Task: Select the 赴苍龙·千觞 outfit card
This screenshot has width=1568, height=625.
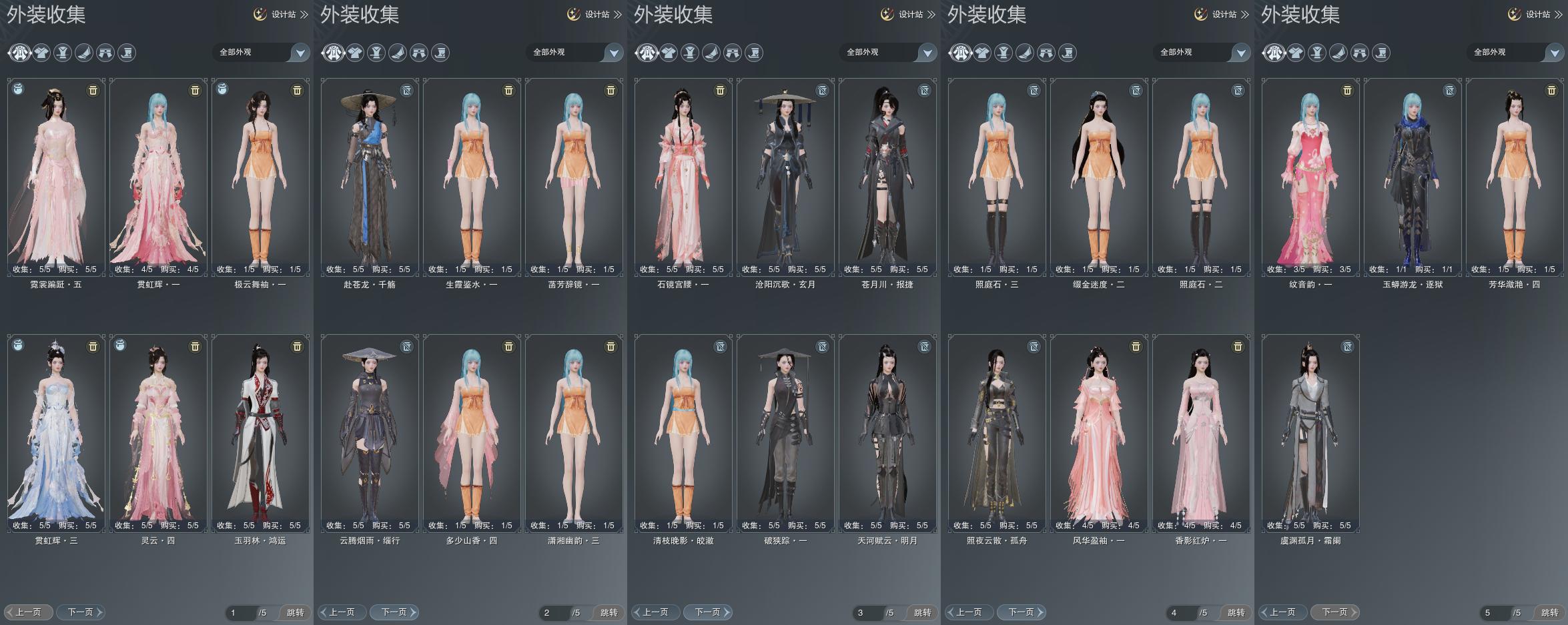Action: [x=370, y=177]
